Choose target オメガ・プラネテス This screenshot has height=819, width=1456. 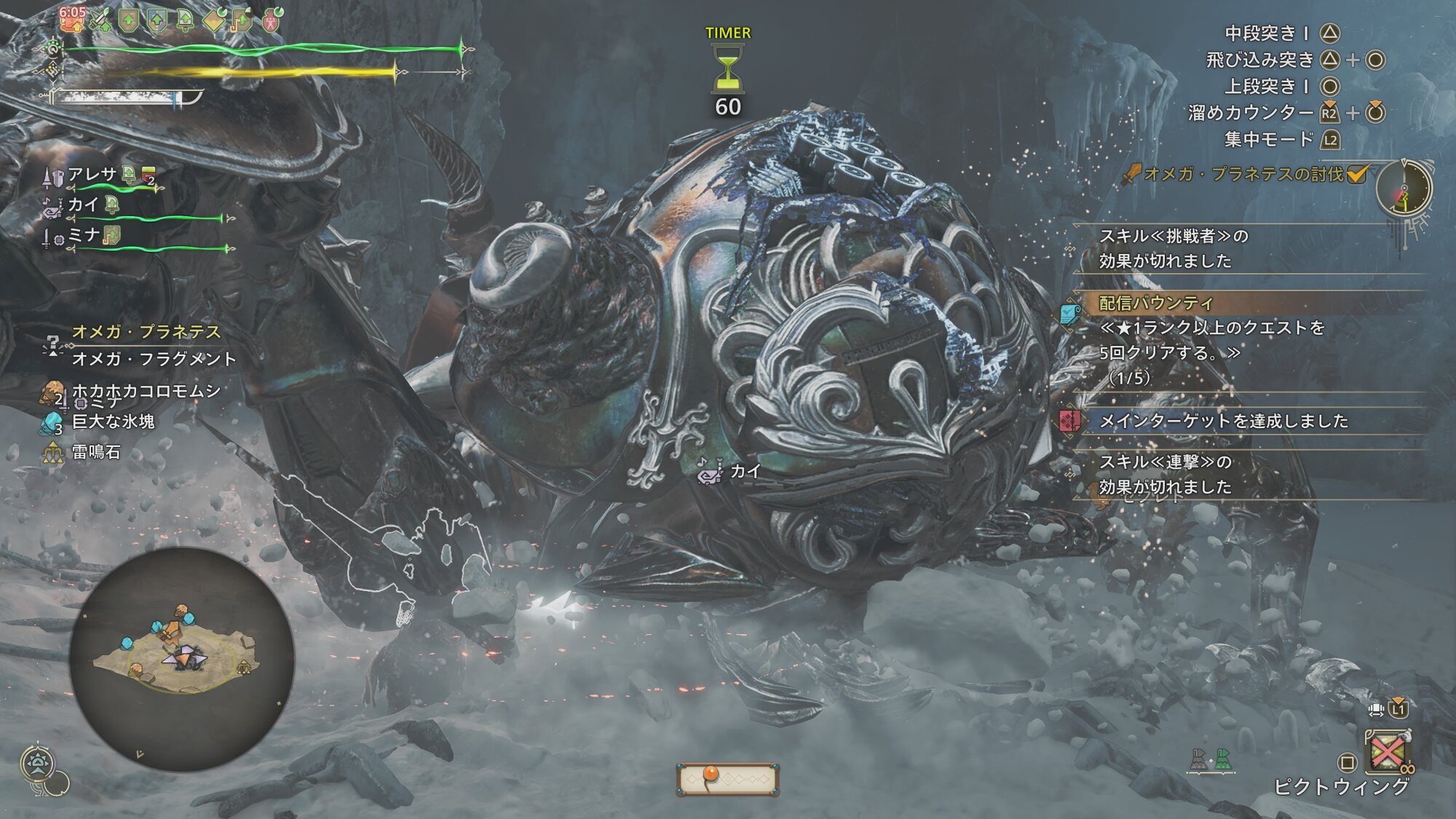146,332
